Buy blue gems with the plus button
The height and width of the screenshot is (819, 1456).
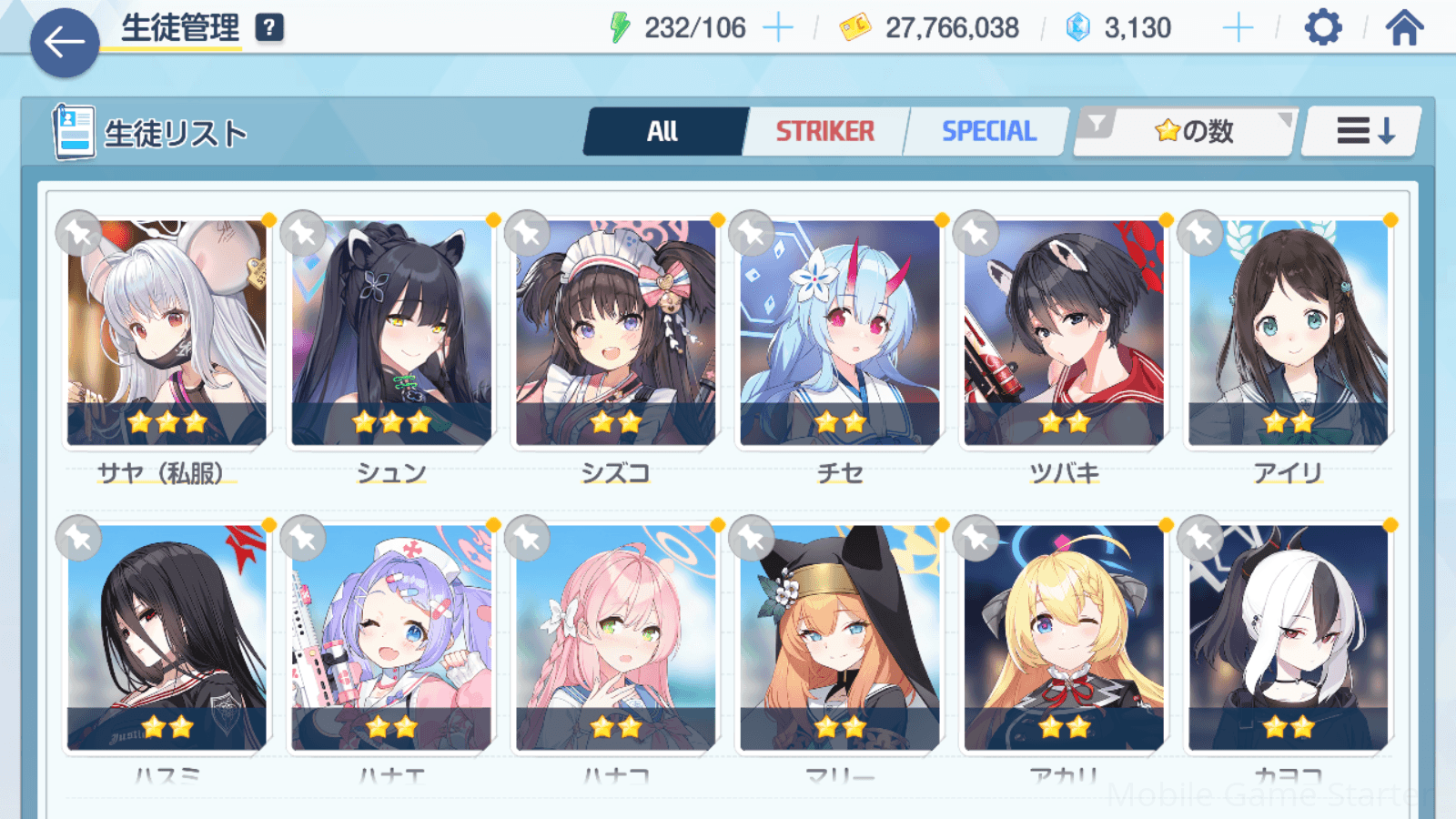pos(1238,28)
